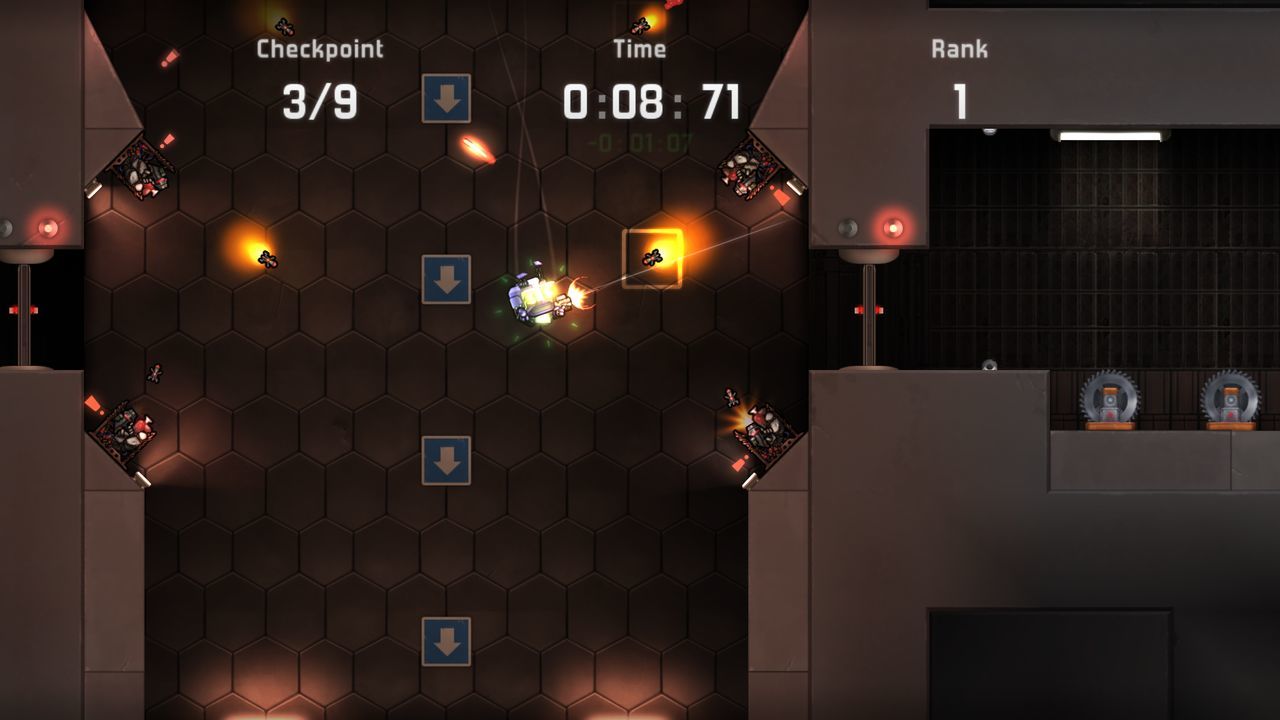Select the third blue downward arrow tile
The width and height of the screenshot is (1280, 720).
[447, 460]
